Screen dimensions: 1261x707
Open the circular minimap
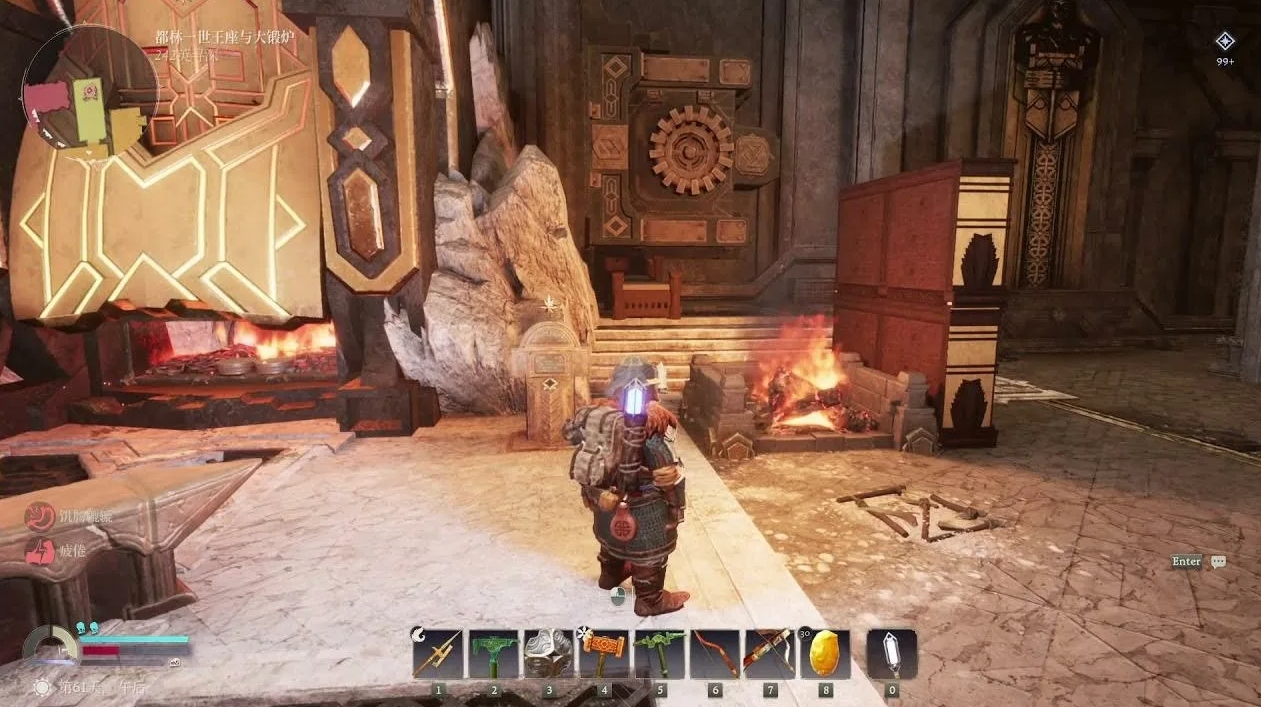[88, 92]
